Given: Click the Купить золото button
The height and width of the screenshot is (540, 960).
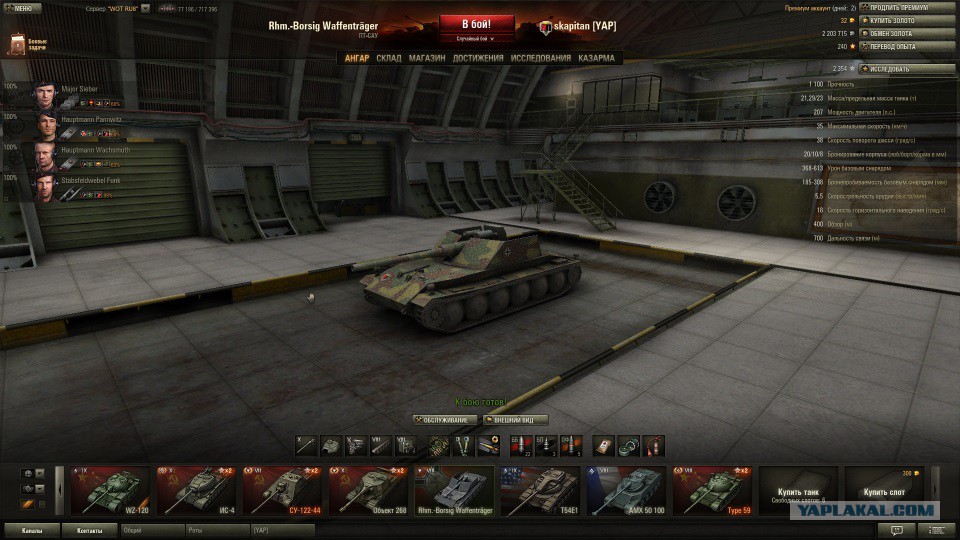Looking at the screenshot, I should click(897, 20).
